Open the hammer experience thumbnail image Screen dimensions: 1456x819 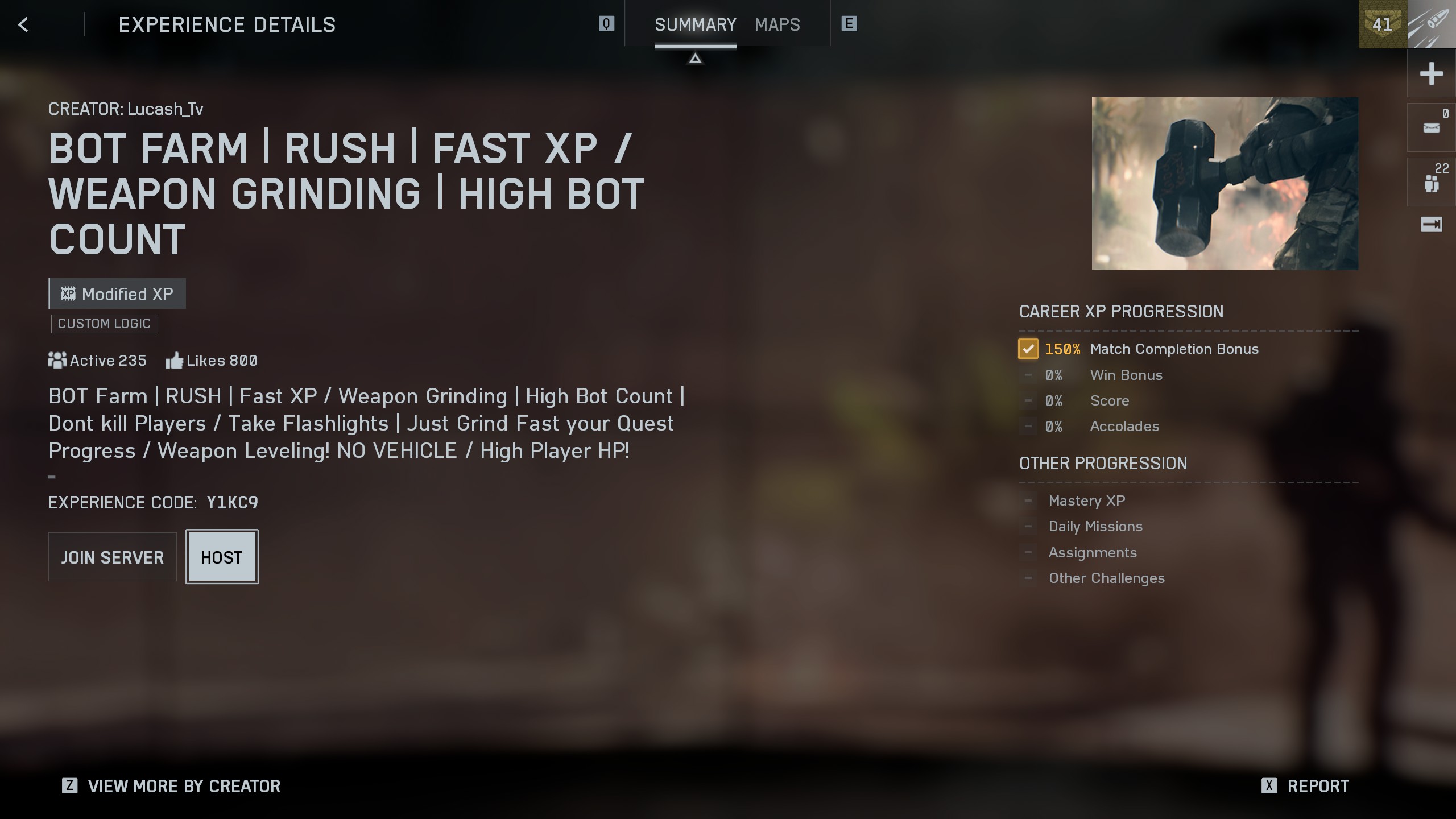click(1224, 183)
